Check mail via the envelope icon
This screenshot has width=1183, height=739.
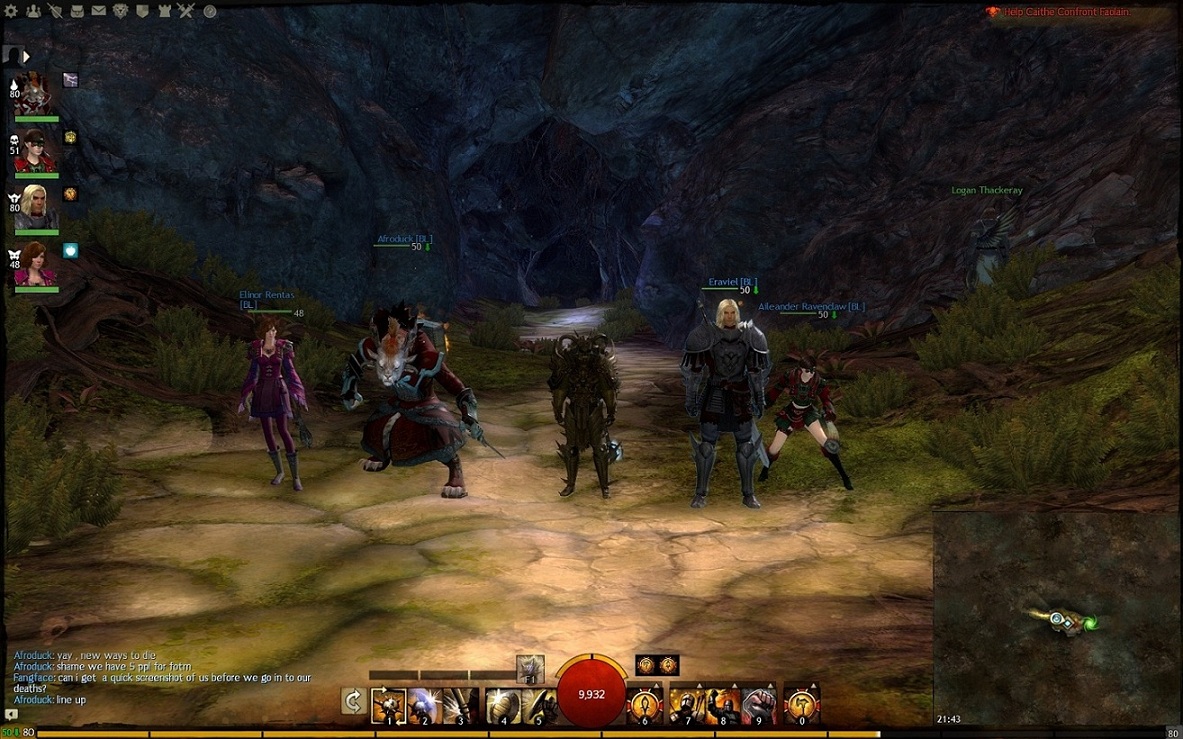[98, 11]
